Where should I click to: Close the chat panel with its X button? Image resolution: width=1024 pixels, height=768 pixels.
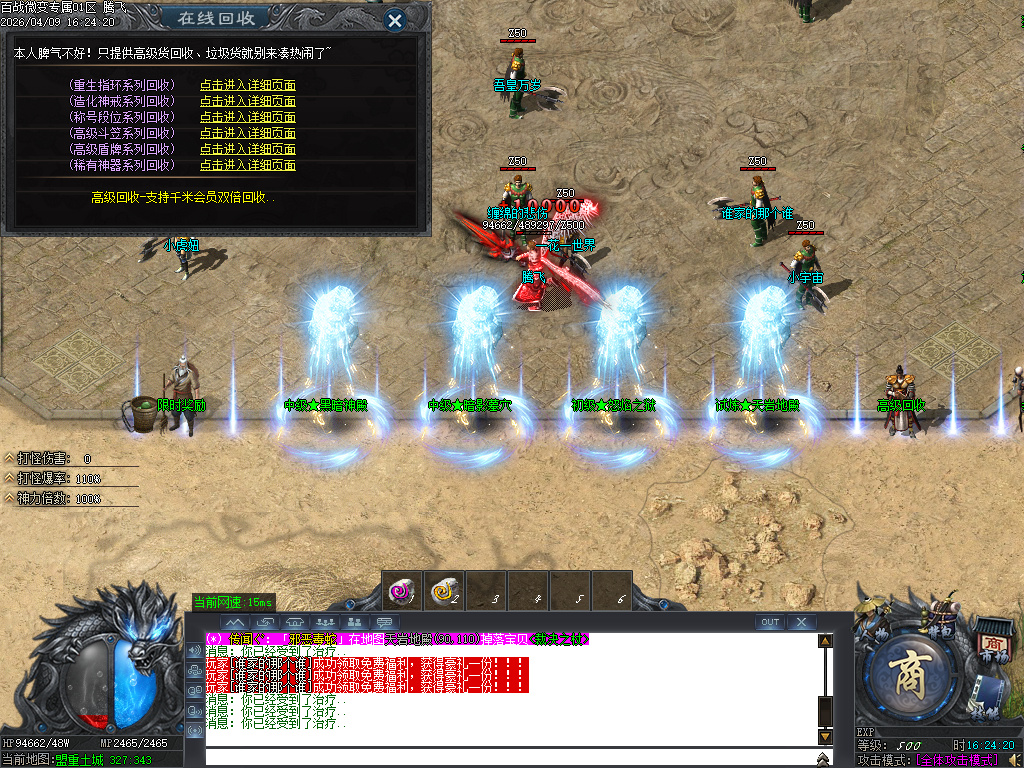coord(801,622)
